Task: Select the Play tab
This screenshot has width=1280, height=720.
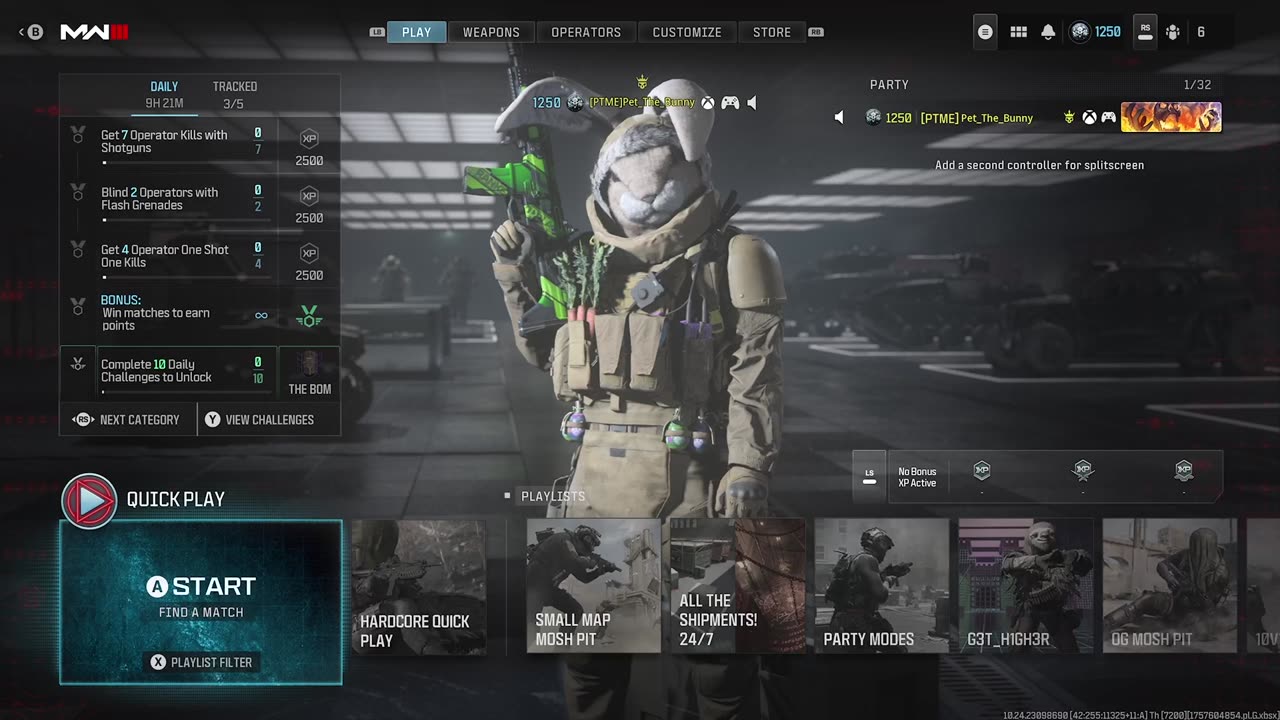Action: coord(416,32)
